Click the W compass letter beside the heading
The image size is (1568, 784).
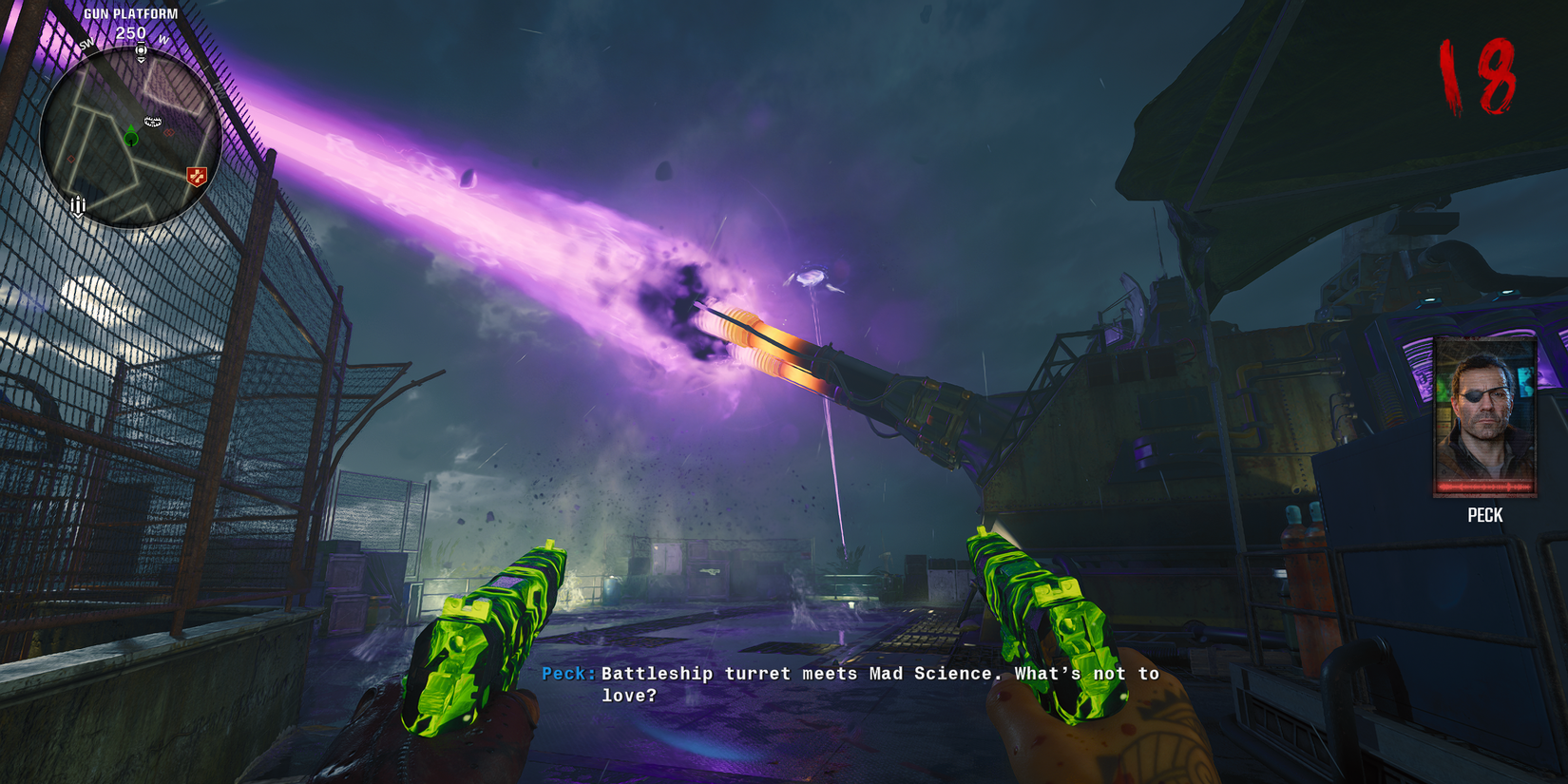(163, 39)
